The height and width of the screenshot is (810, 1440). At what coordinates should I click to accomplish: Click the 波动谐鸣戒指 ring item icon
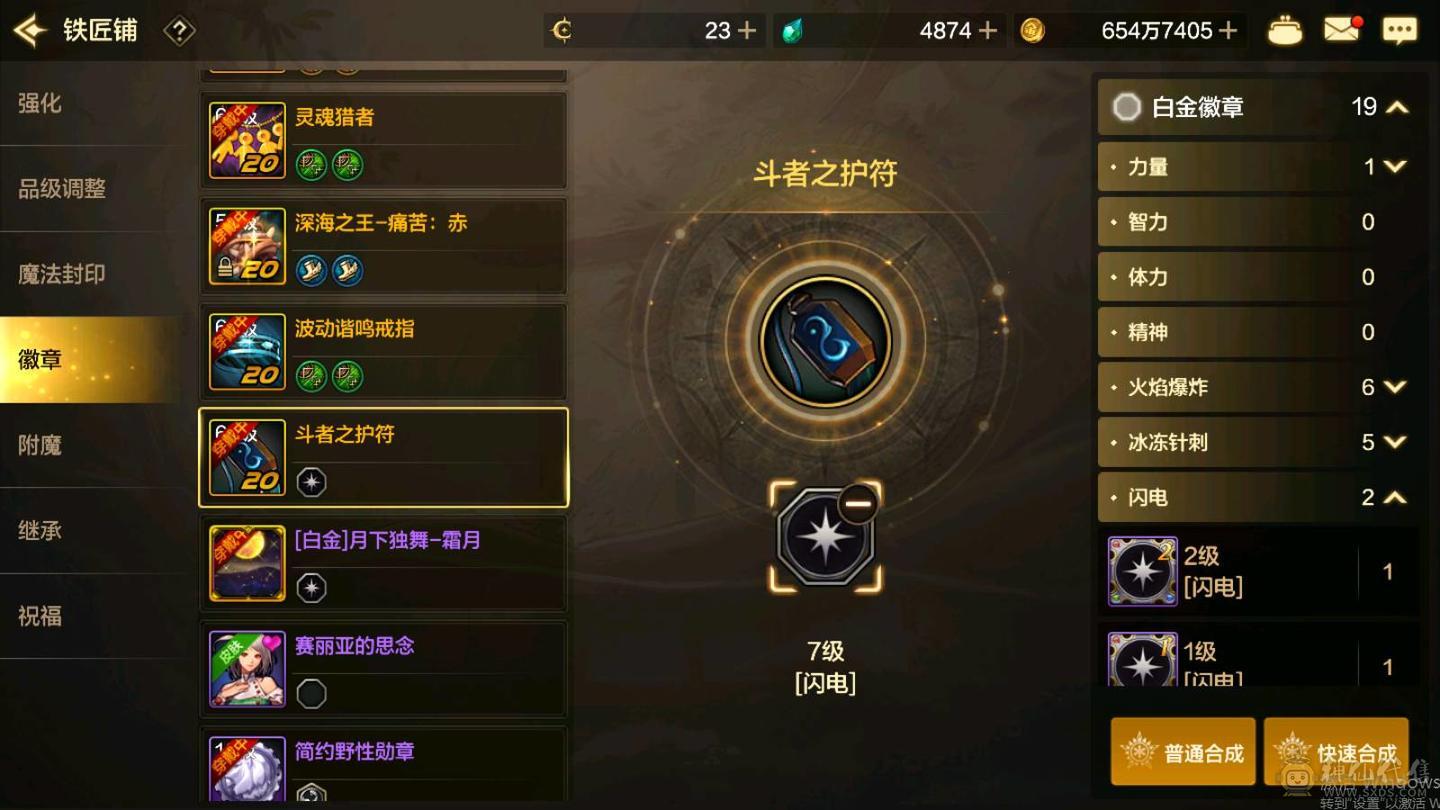247,350
